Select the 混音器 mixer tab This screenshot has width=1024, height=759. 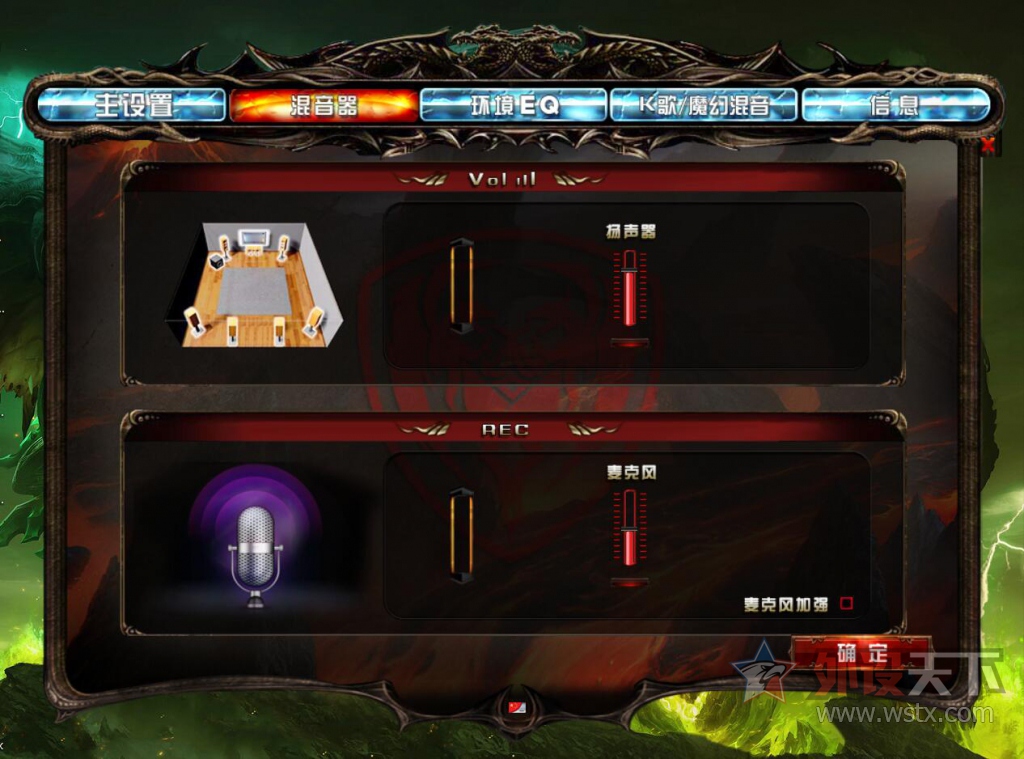click(x=323, y=105)
